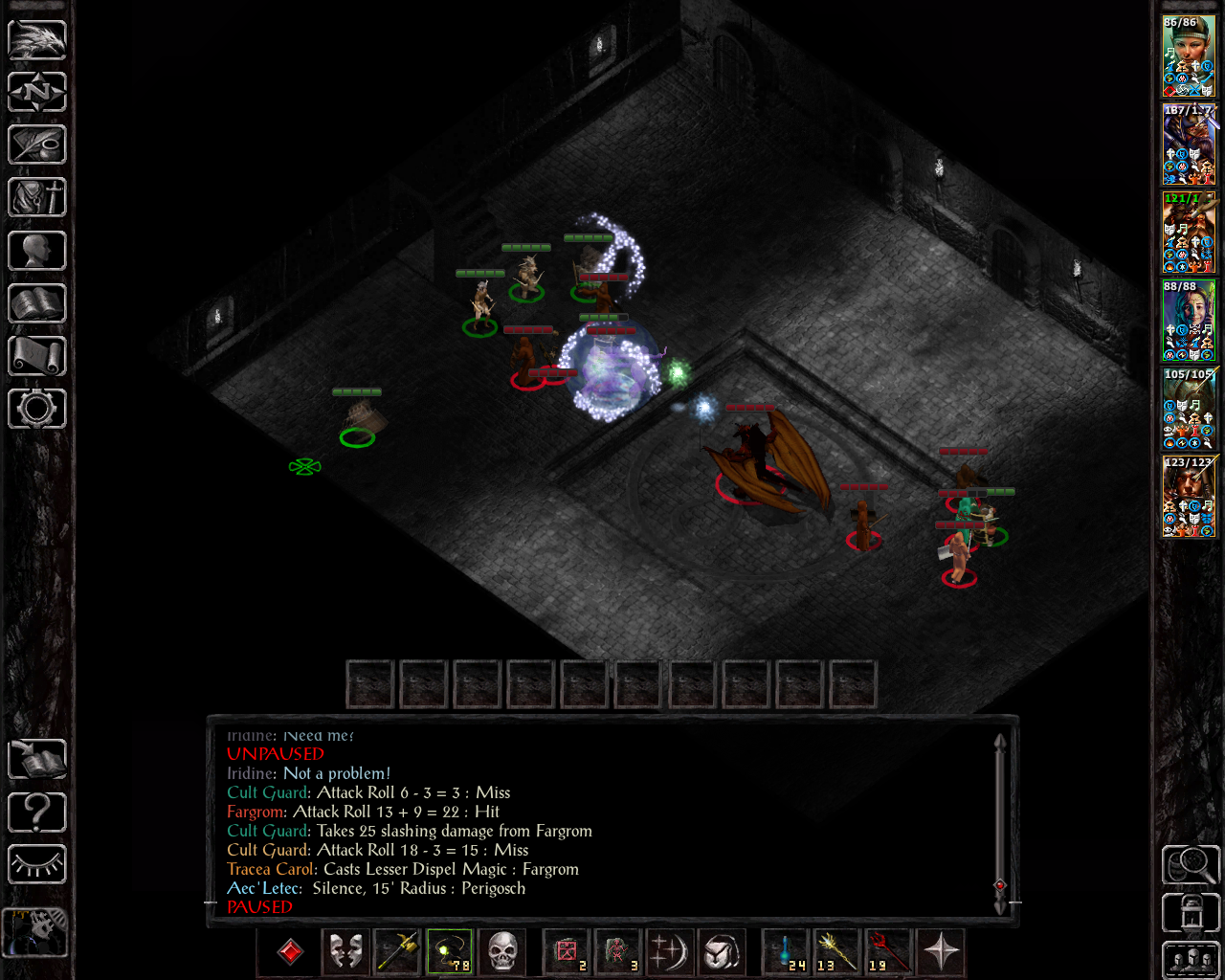Image resolution: width=1225 pixels, height=980 pixels.
Task: Click the magnifying glass button
Action: [x=1190, y=865]
